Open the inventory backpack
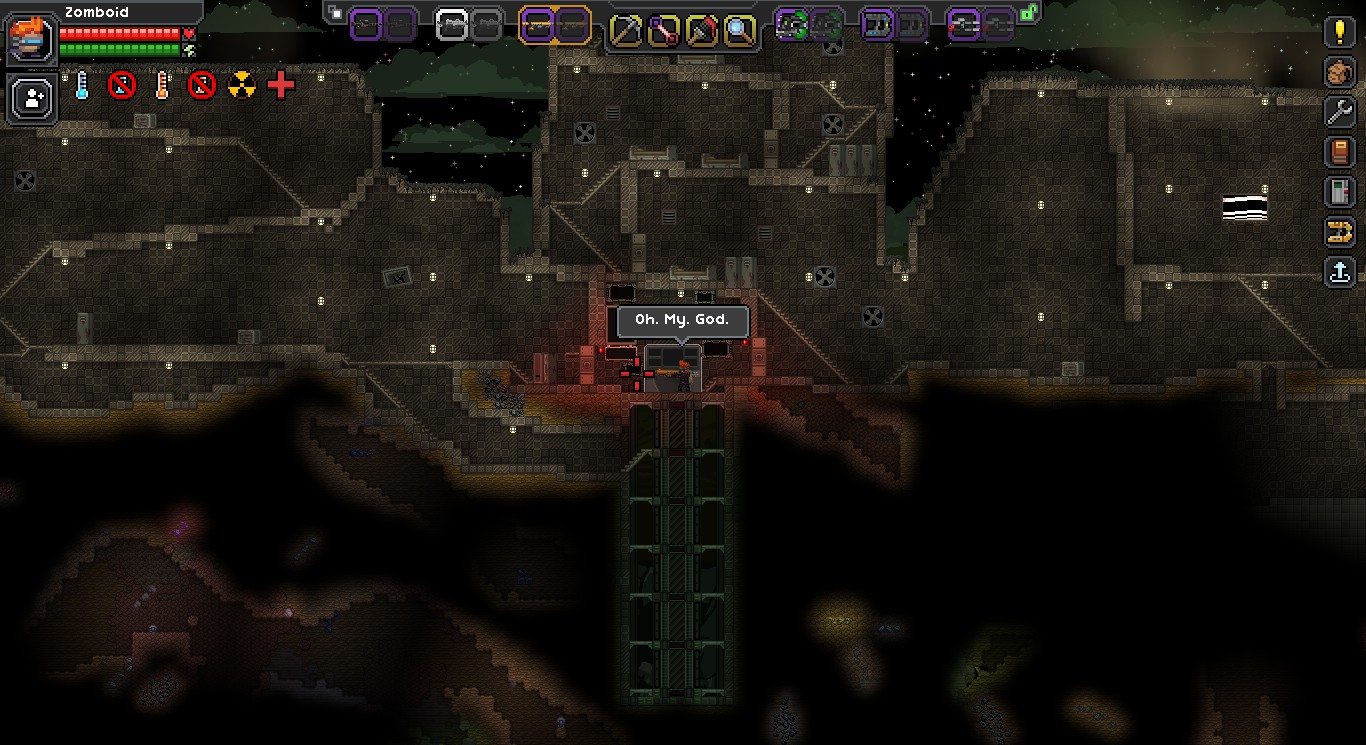Image resolution: width=1366 pixels, height=745 pixels. [1340, 72]
